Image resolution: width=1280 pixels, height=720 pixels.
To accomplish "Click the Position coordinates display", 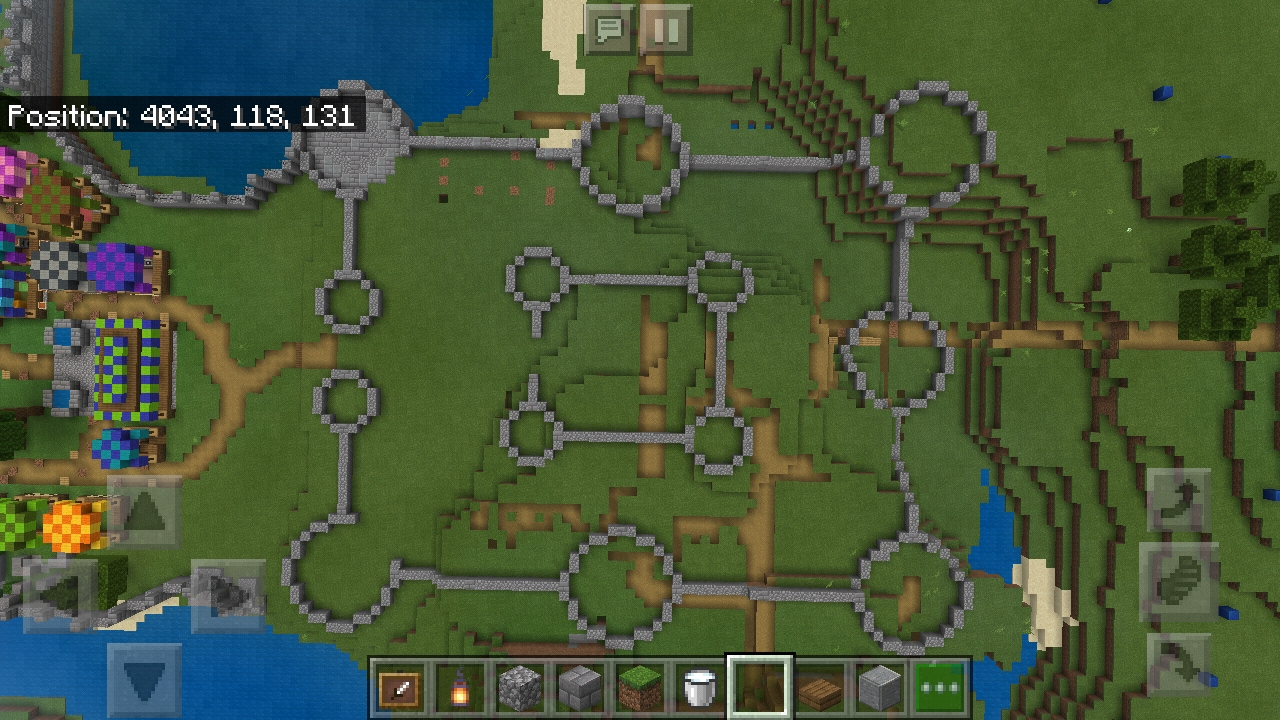I will pos(183,117).
